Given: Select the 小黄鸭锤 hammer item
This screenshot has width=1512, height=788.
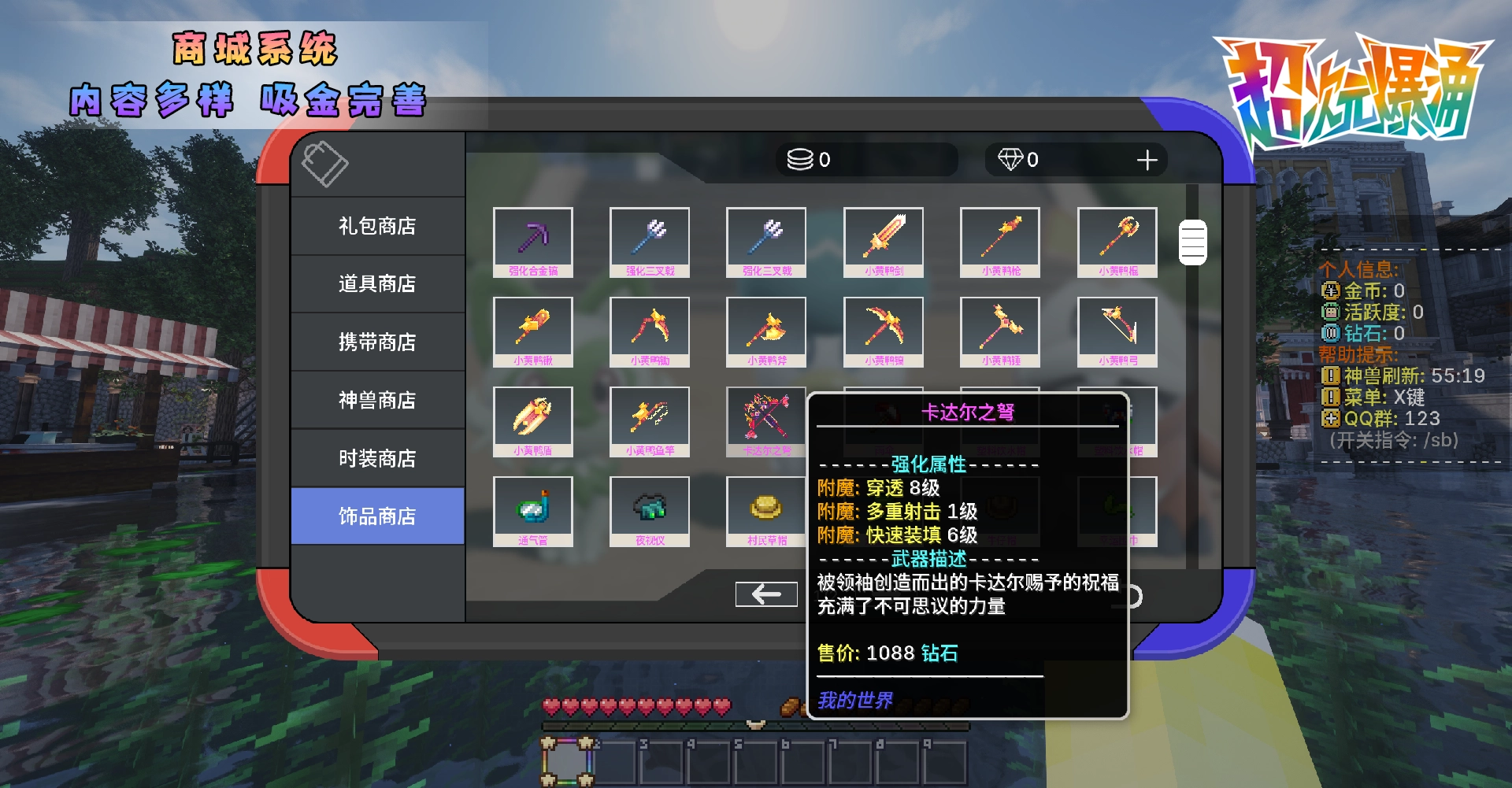Looking at the screenshot, I should 1000,331.
